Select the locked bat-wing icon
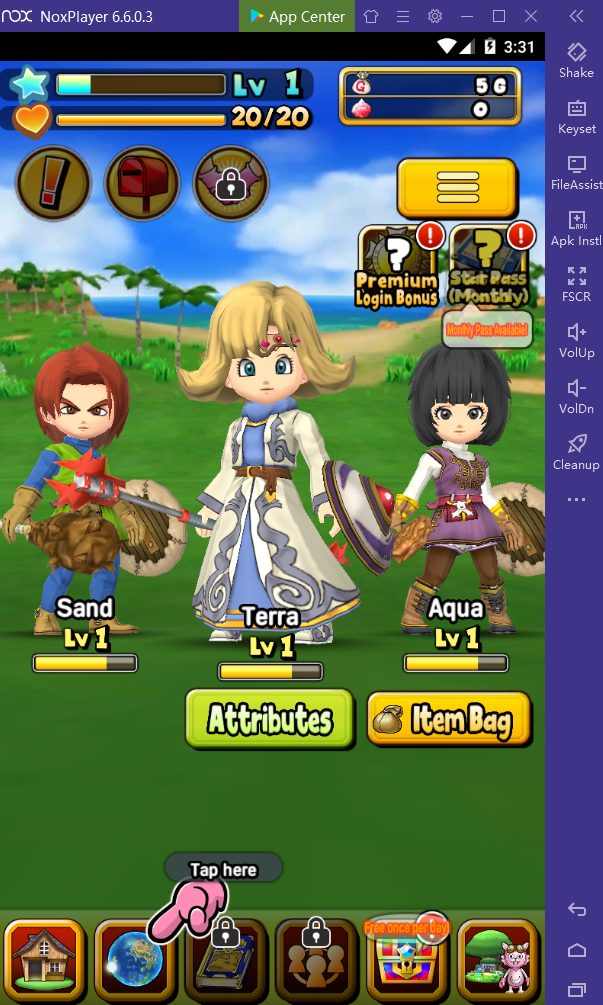 click(231, 184)
